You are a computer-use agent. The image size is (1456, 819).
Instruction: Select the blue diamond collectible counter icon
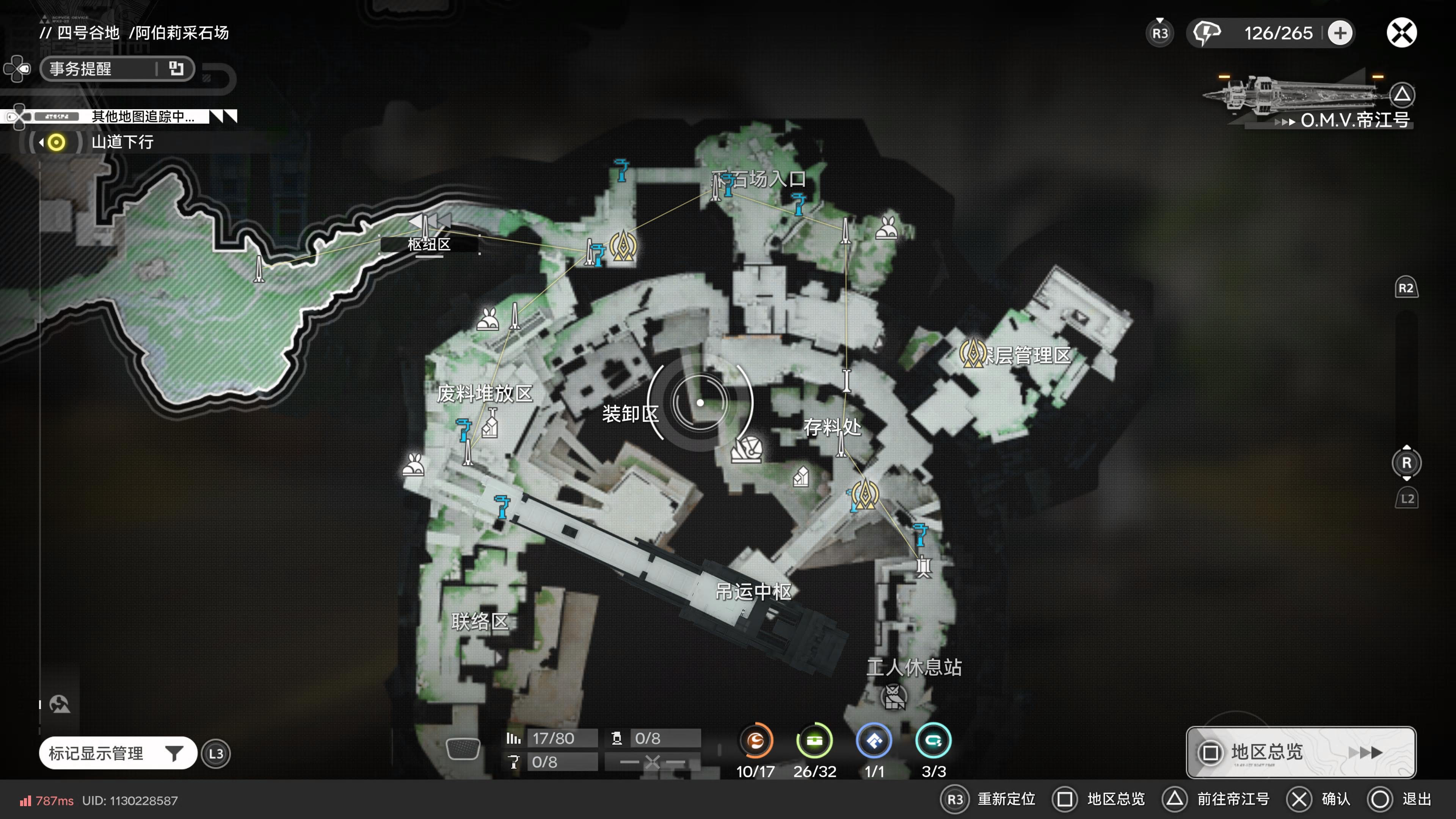(874, 741)
